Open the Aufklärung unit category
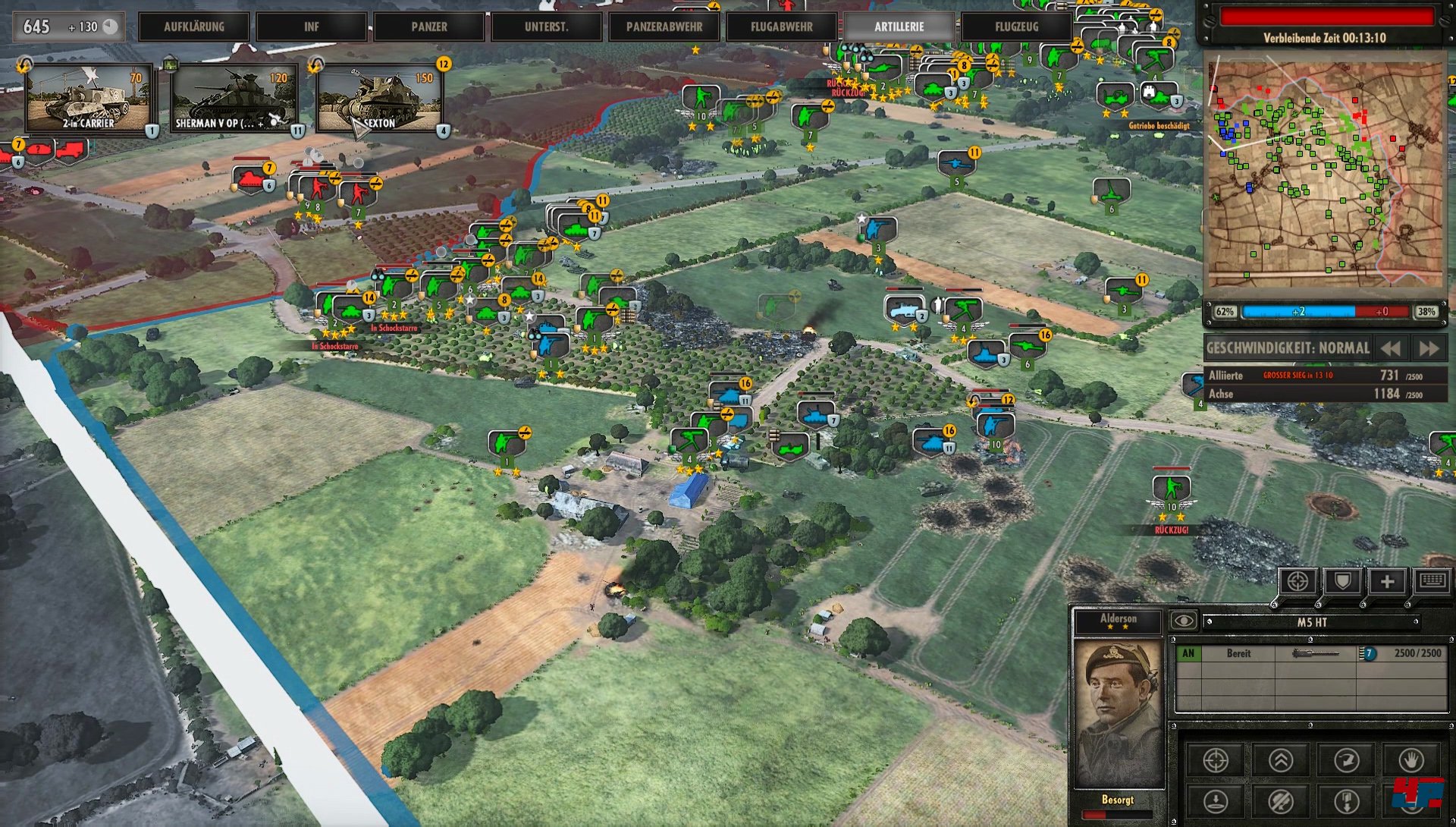1456x827 pixels. (x=194, y=27)
